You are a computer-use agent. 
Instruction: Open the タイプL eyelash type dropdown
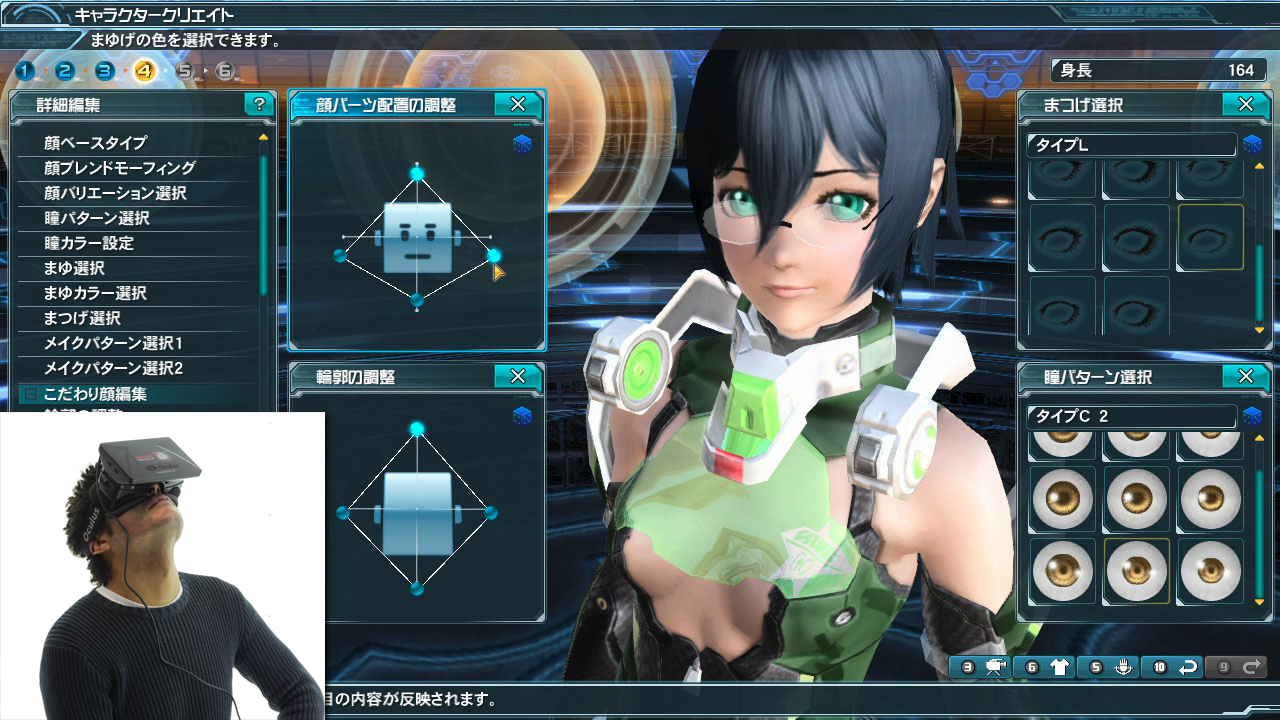[x=1130, y=144]
